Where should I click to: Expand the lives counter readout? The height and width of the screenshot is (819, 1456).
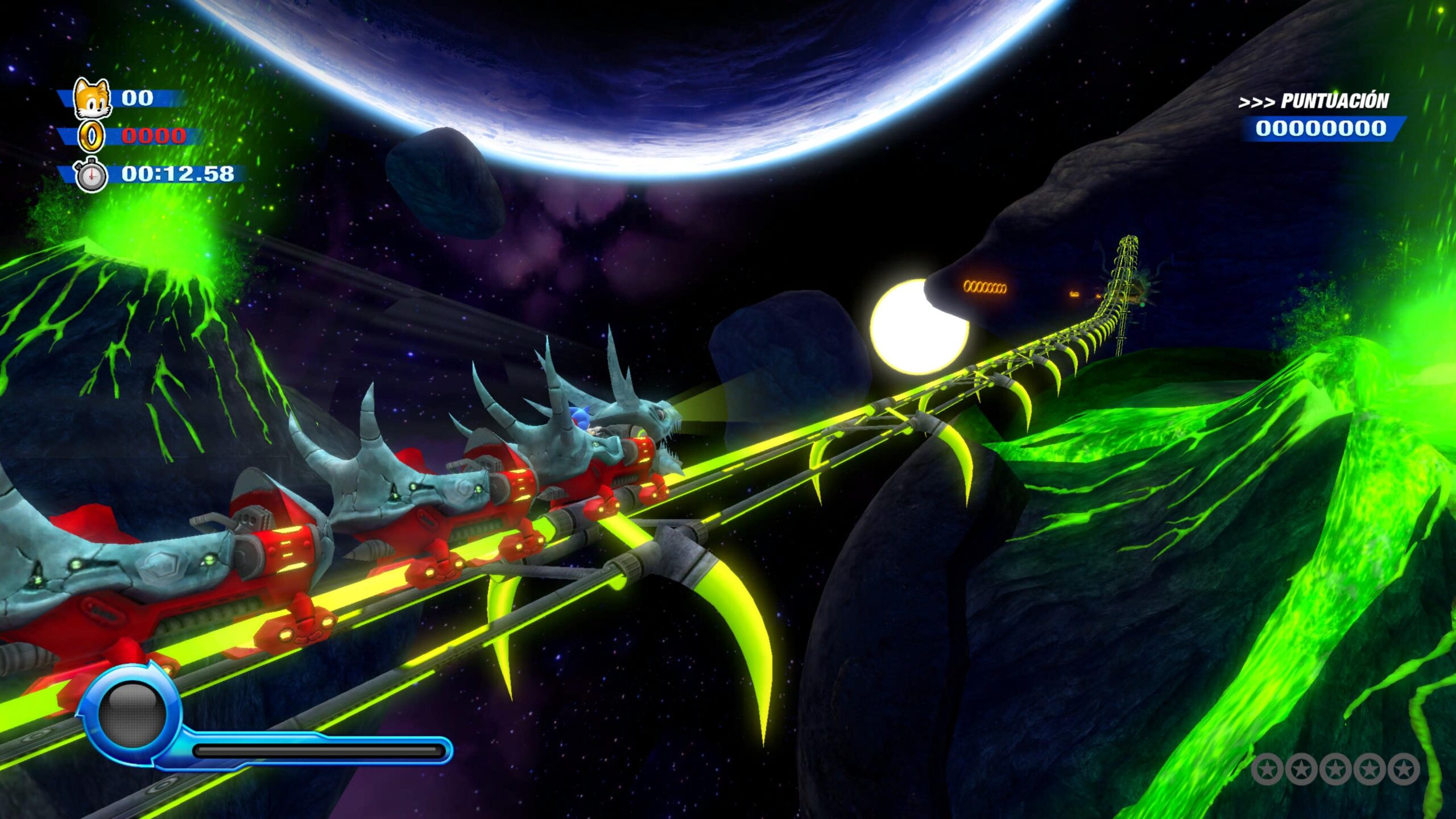tap(138, 98)
